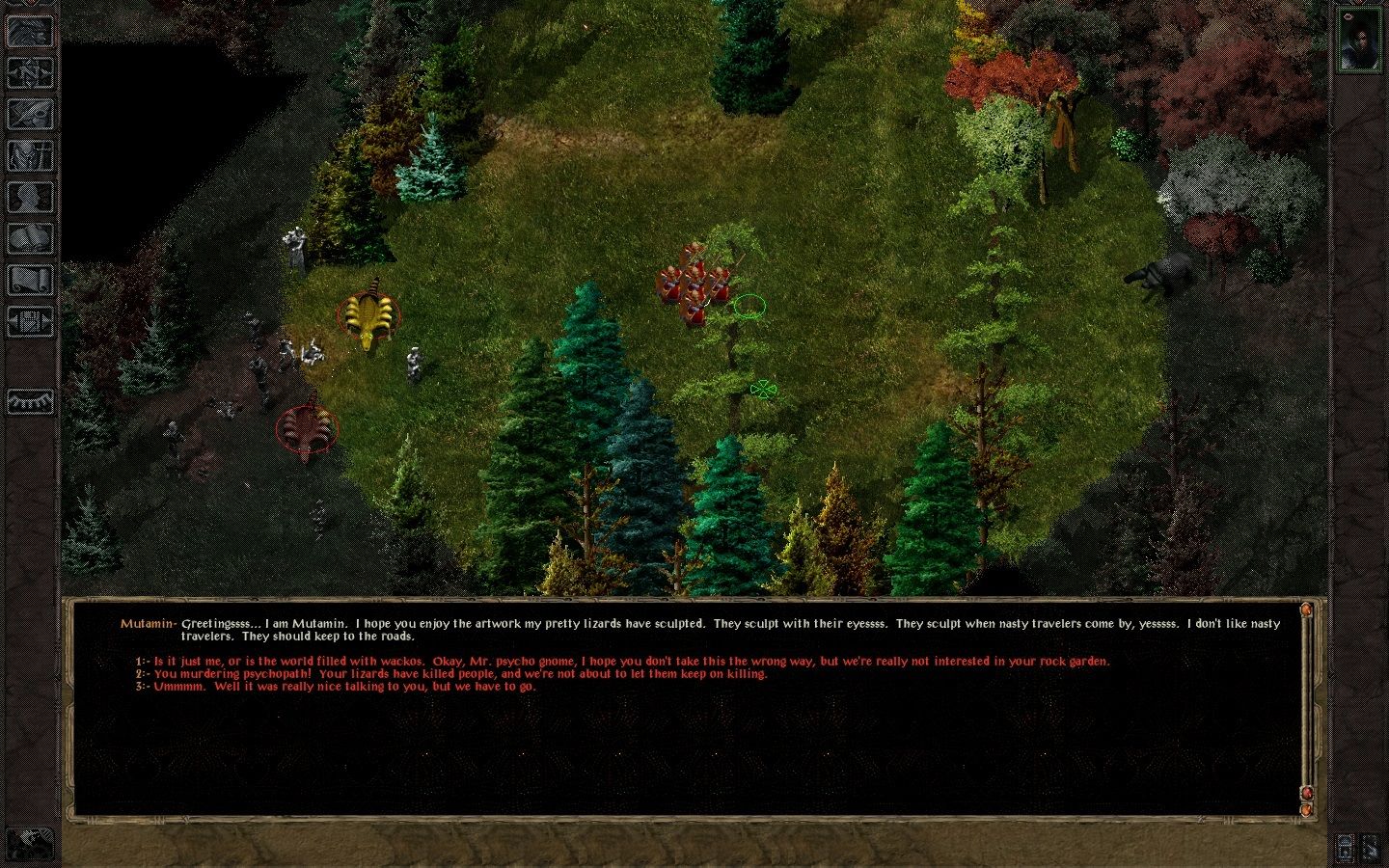Open the journal with the quill icon
The height and width of the screenshot is (868, 1389).
pos(30,114)
